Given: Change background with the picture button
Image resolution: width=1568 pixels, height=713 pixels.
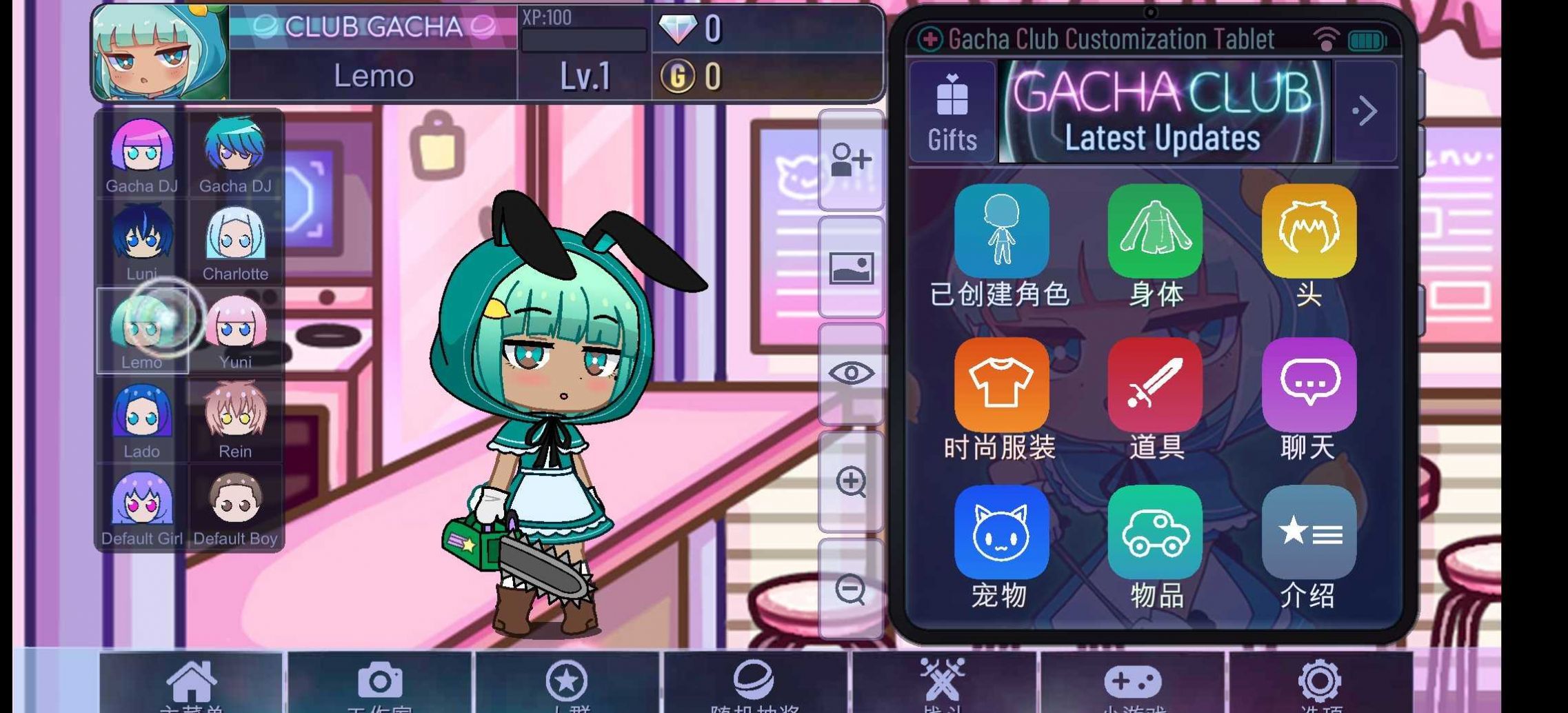Looking at the screenshot, I should point(851,268).
